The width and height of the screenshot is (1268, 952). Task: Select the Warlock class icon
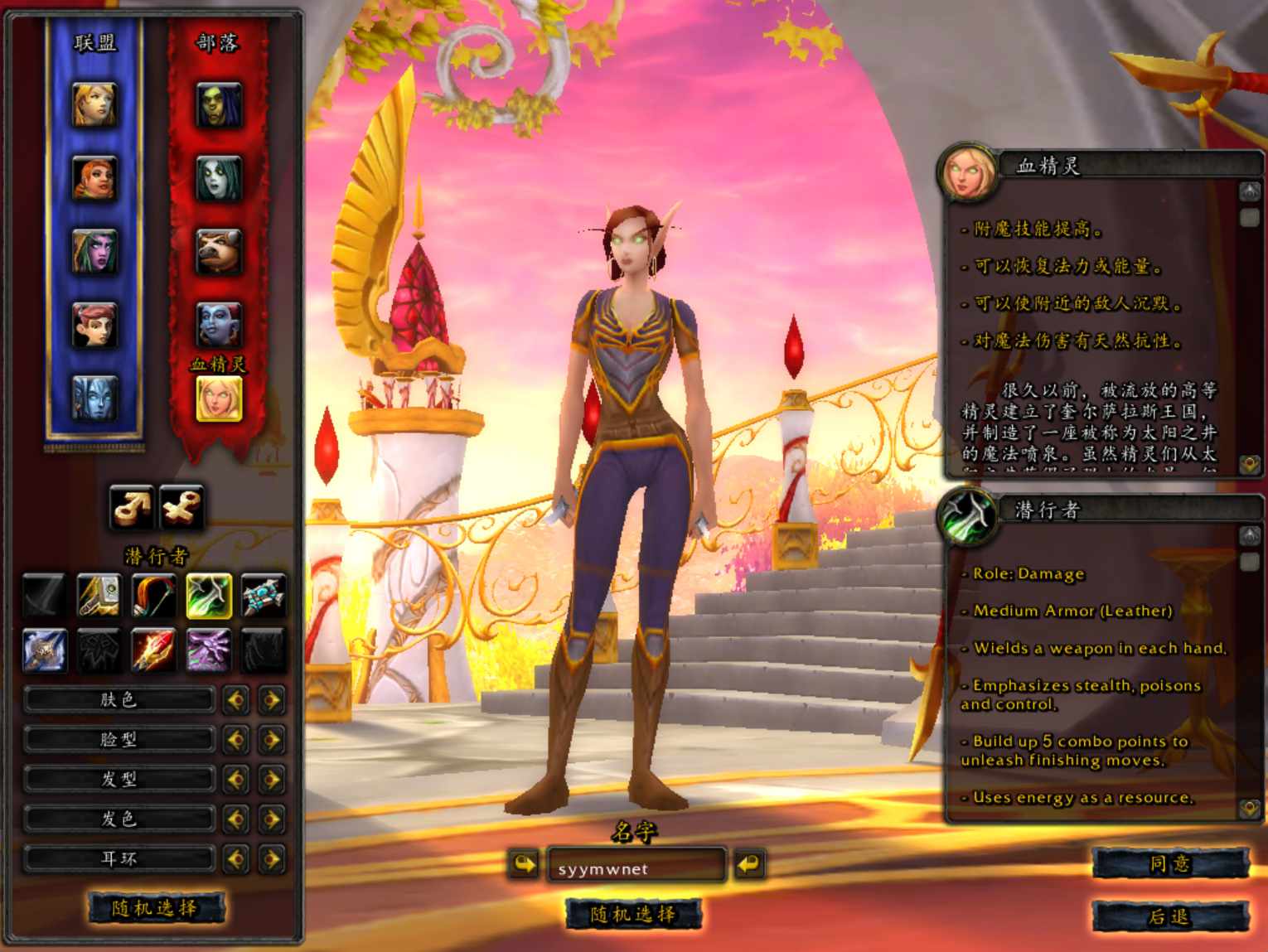[x=208, y=650]
